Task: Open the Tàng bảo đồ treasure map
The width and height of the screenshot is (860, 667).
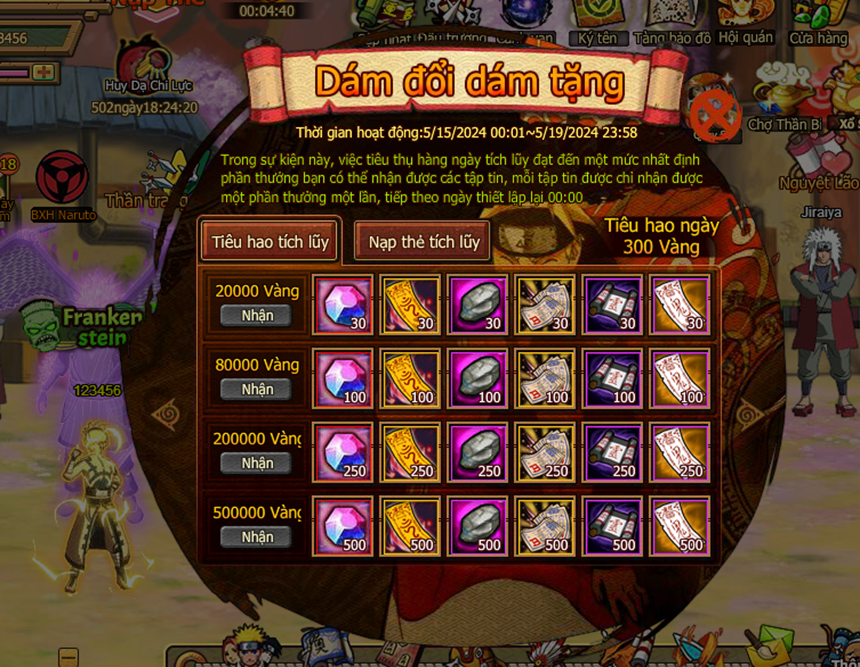Action: coord(672,22)
